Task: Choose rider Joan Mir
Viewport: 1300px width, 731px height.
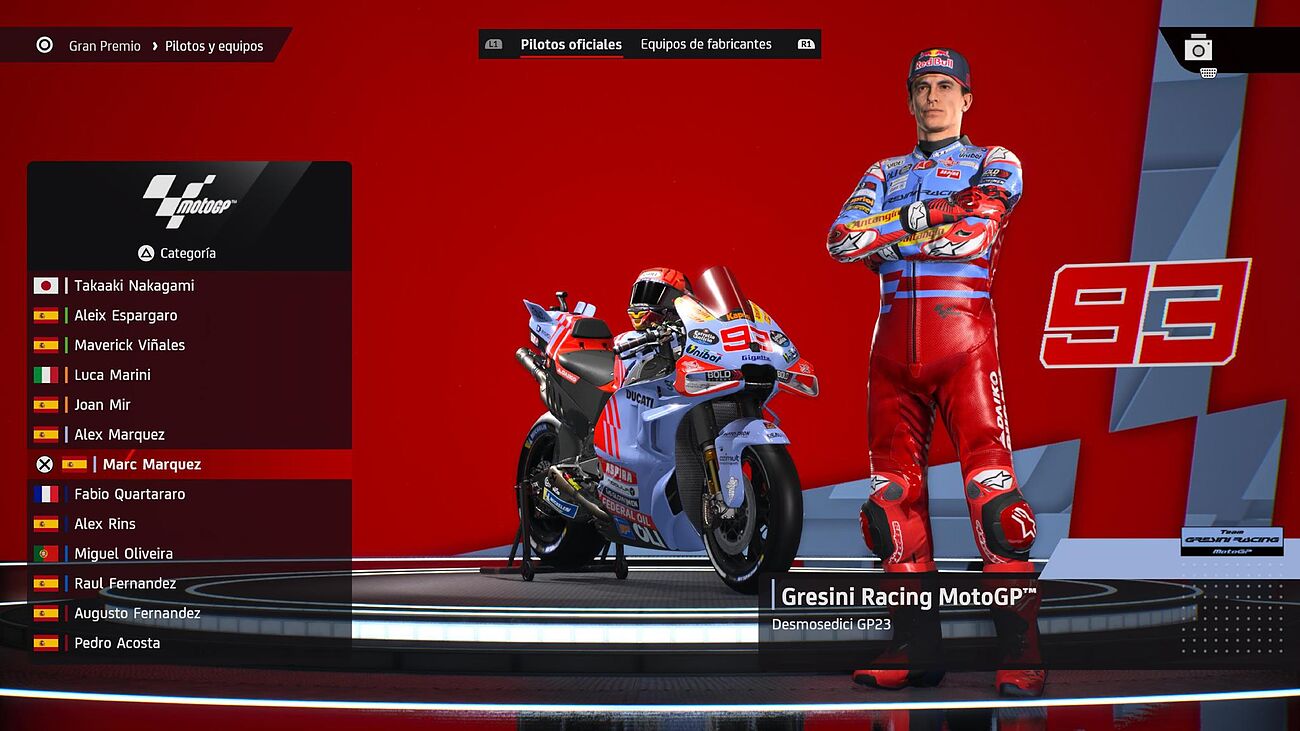Action: click(x=102, y=405)
